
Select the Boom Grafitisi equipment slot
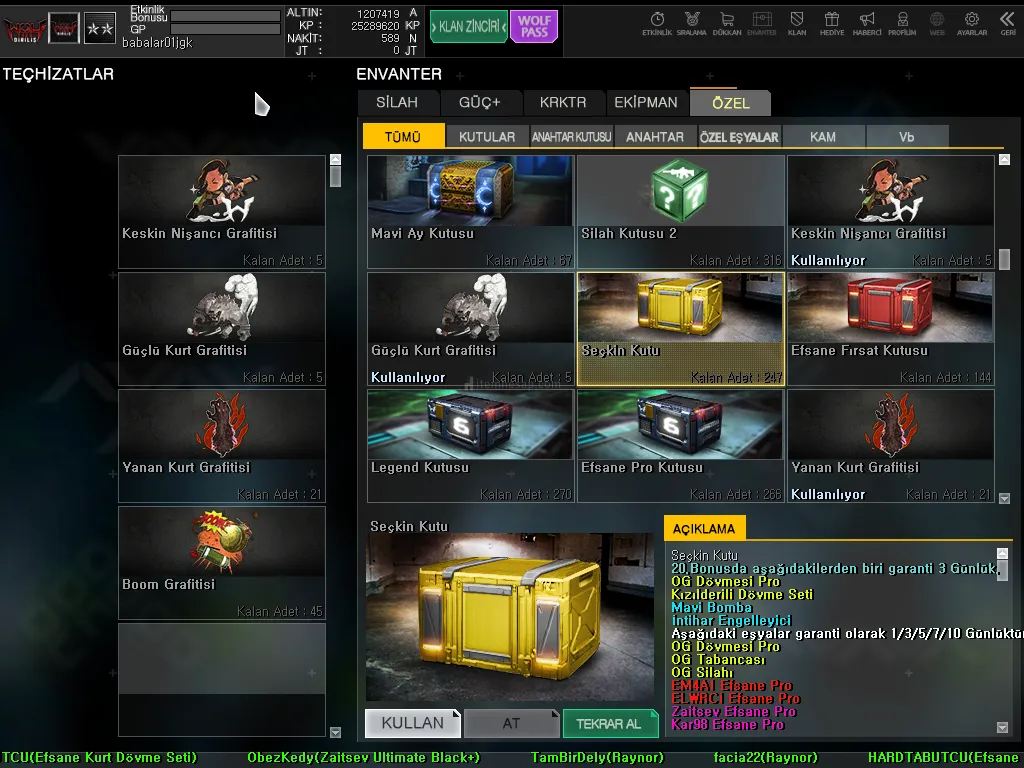[x=222, y=563]
